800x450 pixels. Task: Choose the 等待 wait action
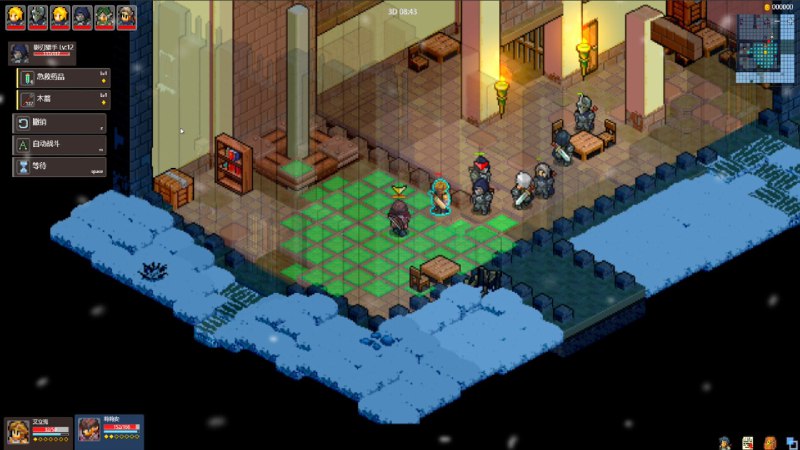(58, 167)
